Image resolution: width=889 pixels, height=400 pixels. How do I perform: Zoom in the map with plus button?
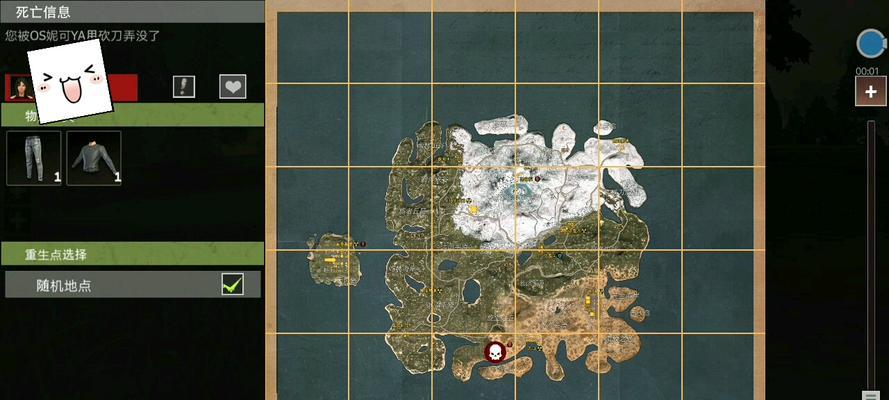coord(871,93)
